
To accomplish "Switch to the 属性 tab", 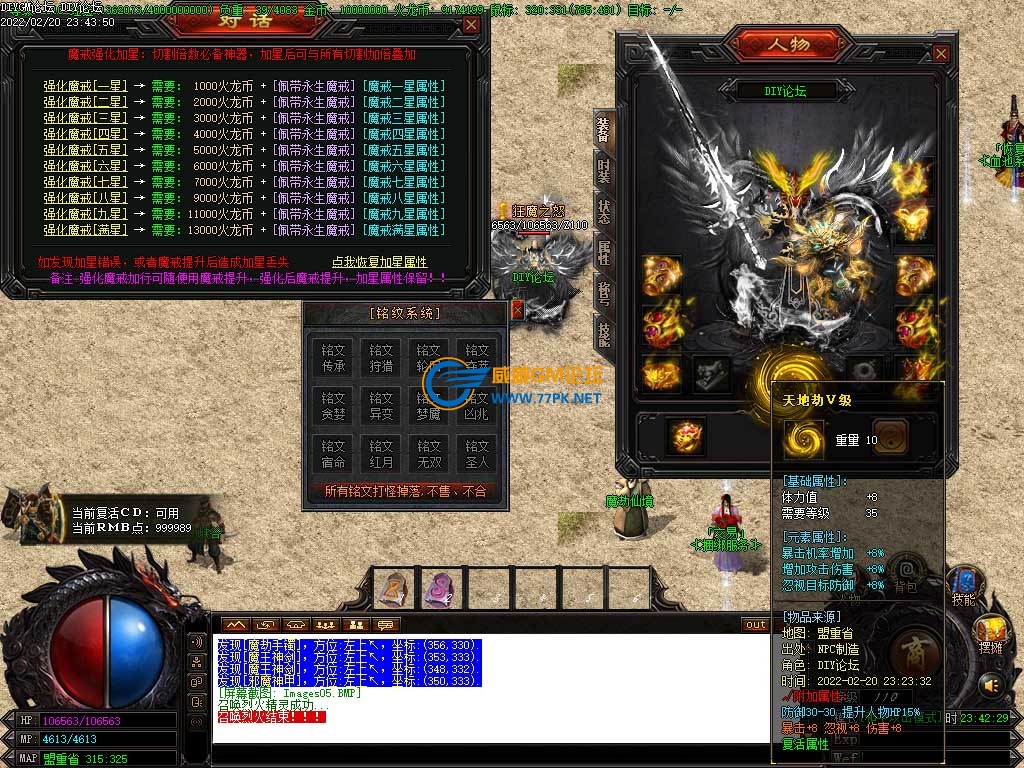I will pos(604,252).
